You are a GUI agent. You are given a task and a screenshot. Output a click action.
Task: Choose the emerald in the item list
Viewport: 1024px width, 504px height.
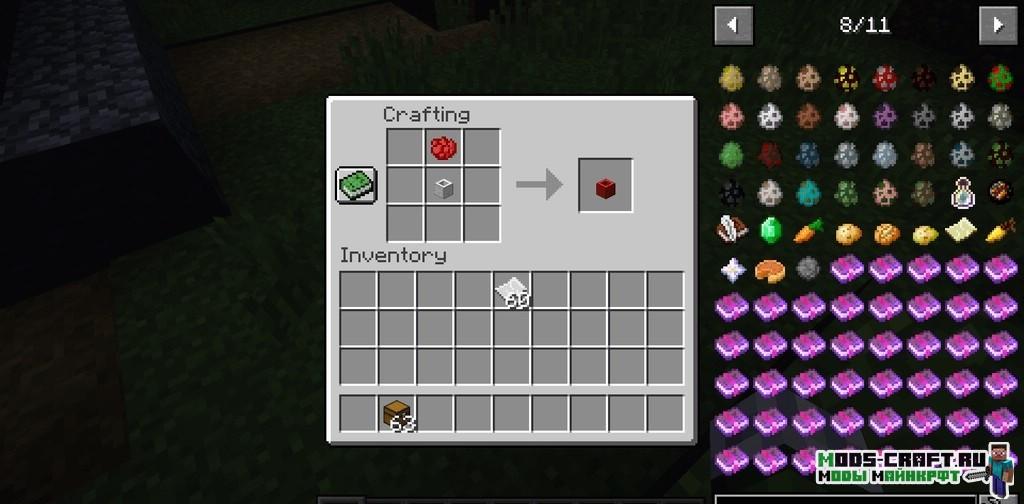(x=769, y=231)
